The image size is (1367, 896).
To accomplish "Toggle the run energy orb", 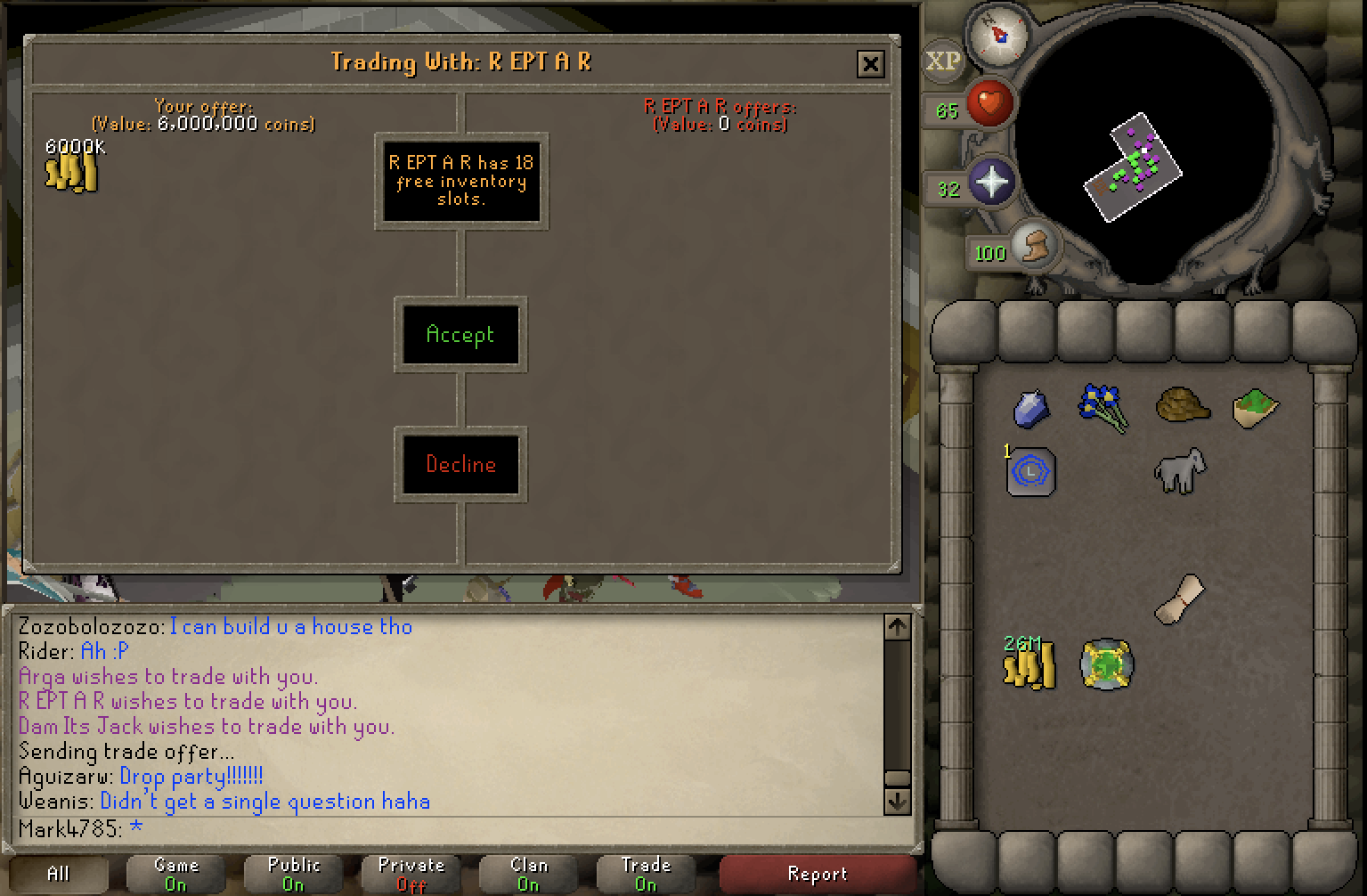I will (x=1031, y=245).
